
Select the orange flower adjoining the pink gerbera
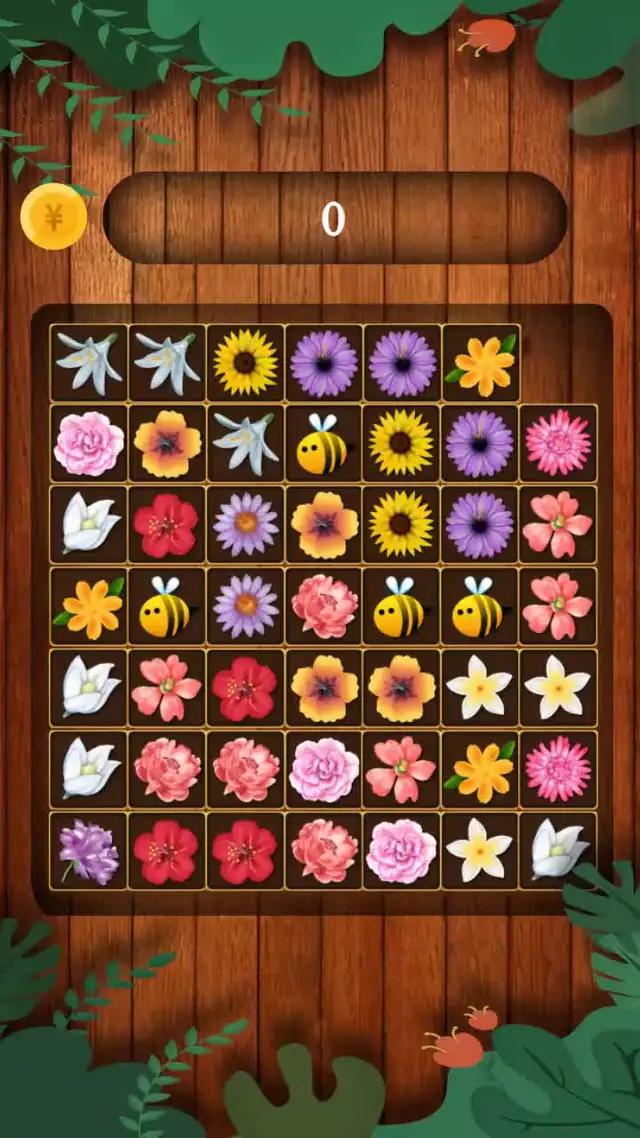pos(482,769)
